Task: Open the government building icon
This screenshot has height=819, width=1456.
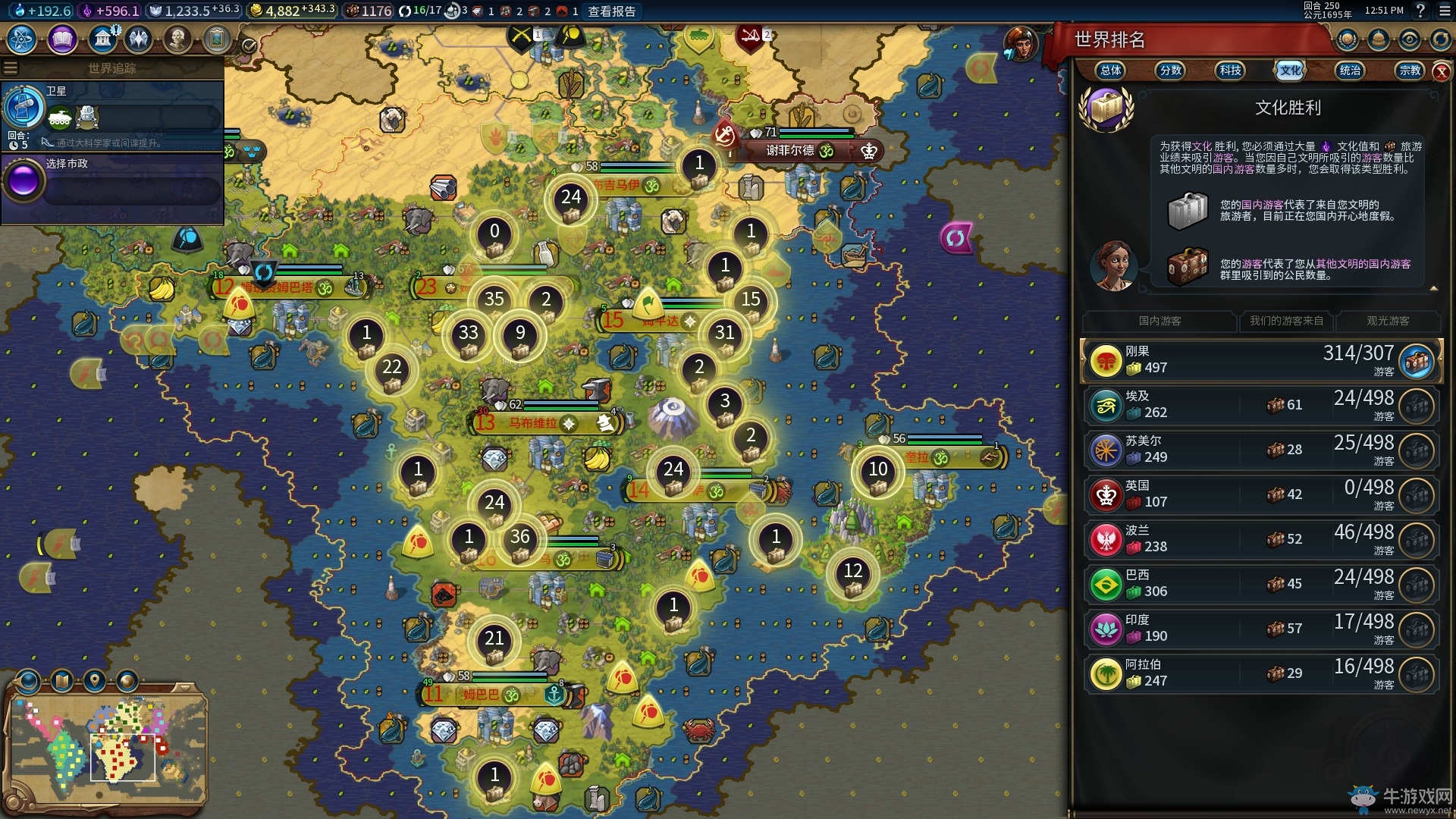Action: [x=102, y=39]
